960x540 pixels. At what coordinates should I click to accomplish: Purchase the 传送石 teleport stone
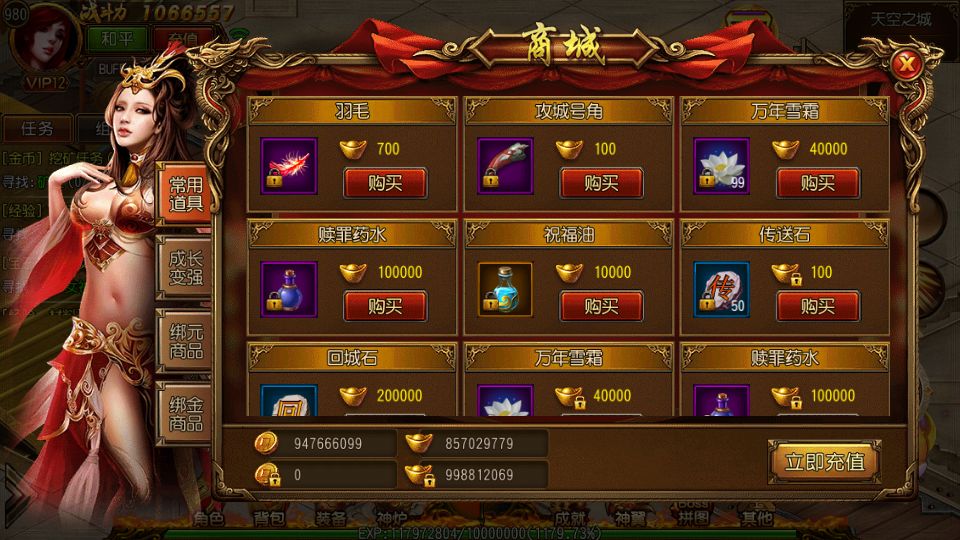click(x=817, y=306)
